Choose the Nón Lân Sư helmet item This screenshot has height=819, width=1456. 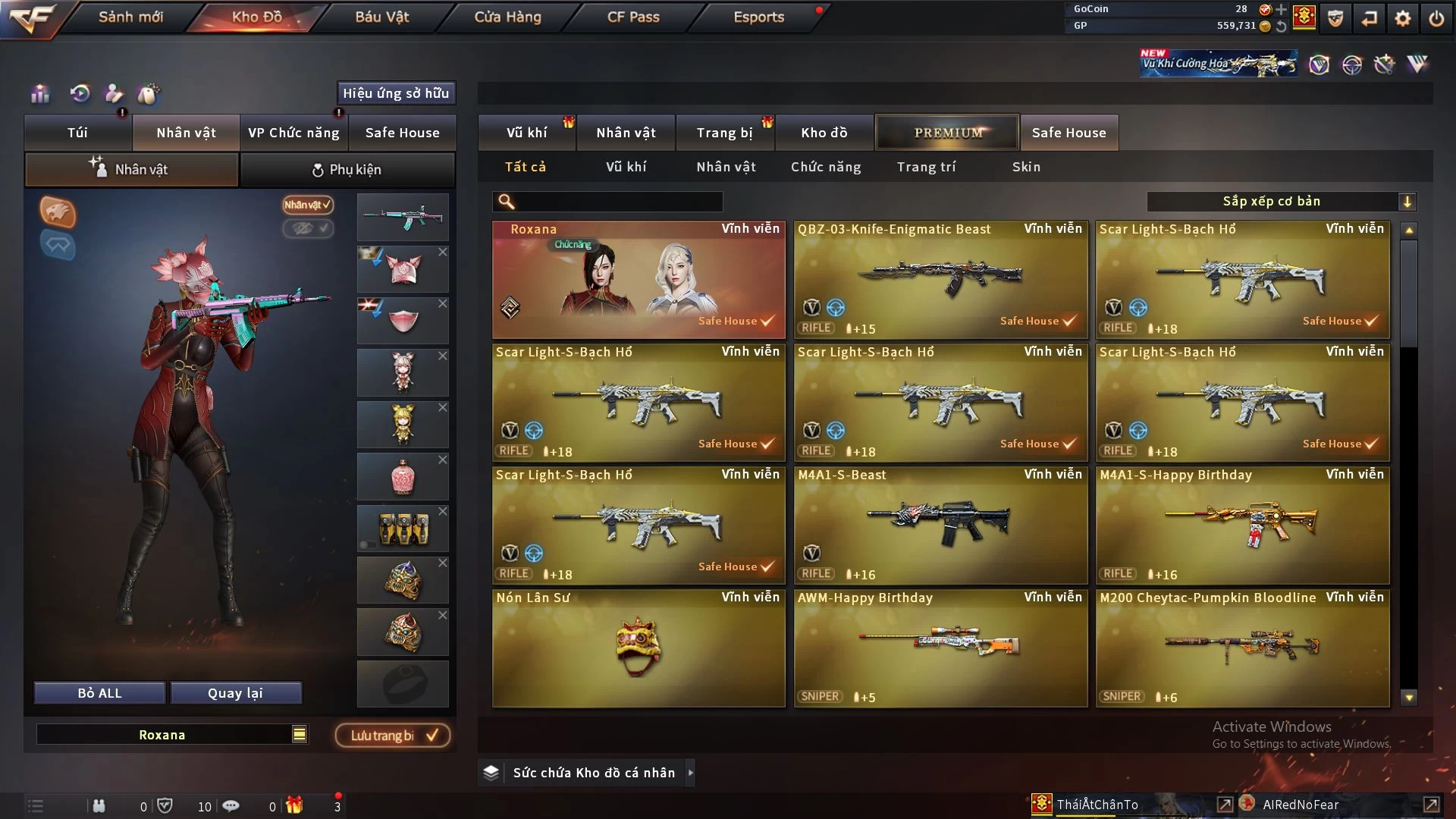[639, 648]
